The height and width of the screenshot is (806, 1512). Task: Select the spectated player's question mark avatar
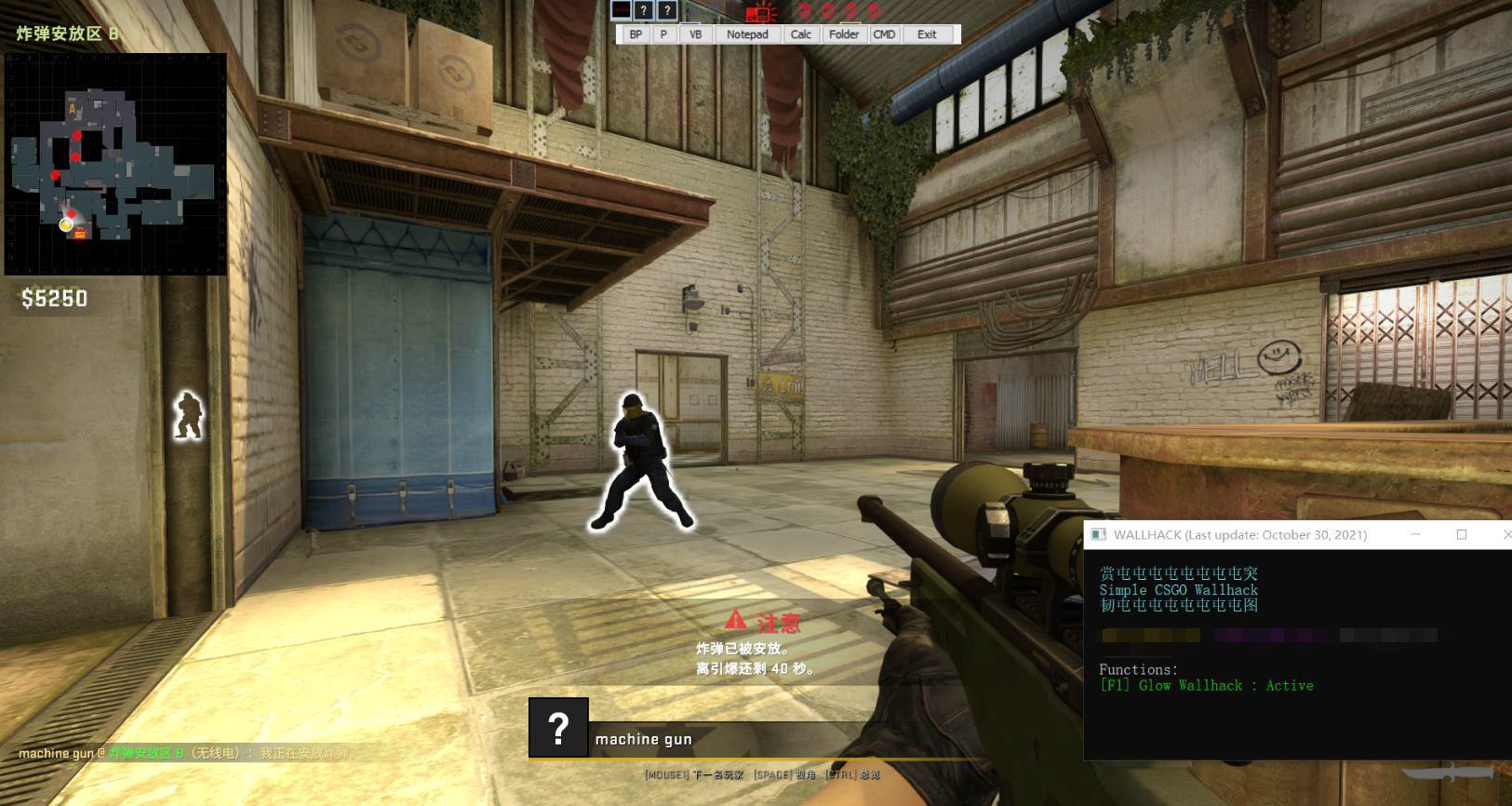tap(558, 727)
